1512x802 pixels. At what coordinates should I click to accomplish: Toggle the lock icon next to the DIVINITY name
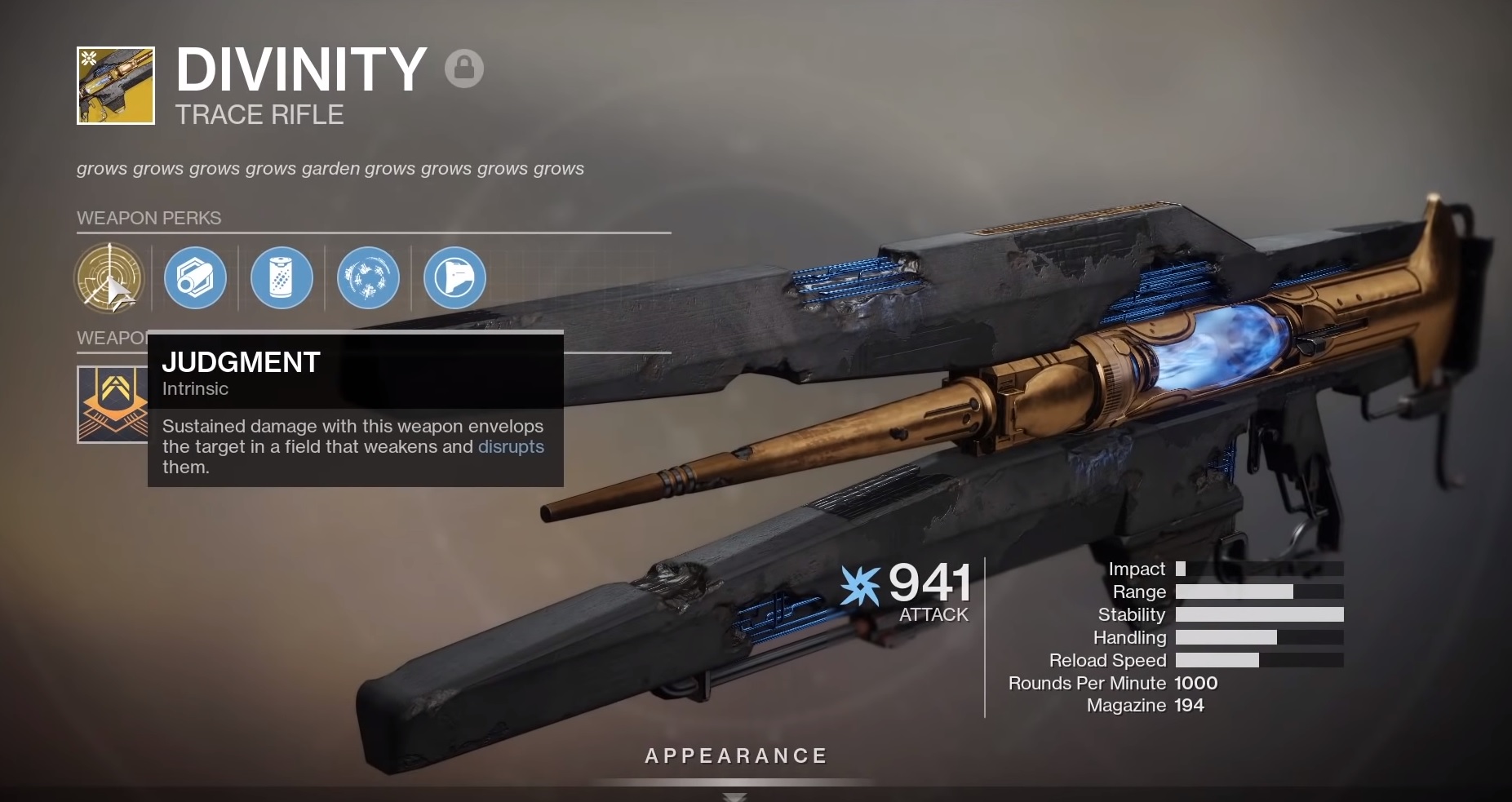[x=464, y=68]
